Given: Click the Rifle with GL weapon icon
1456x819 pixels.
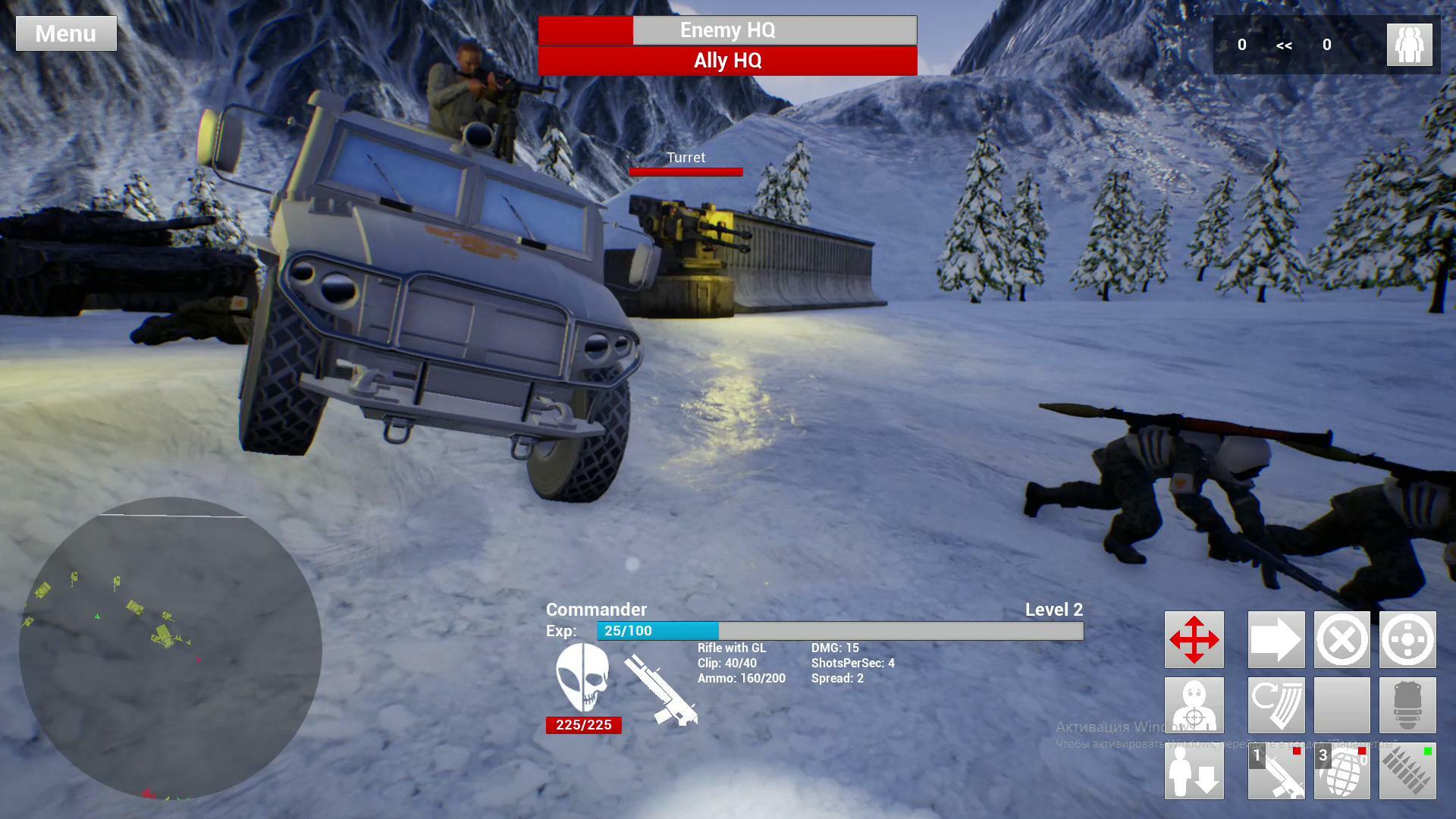Looking at the screenshot, I should [x=661, y=690].
